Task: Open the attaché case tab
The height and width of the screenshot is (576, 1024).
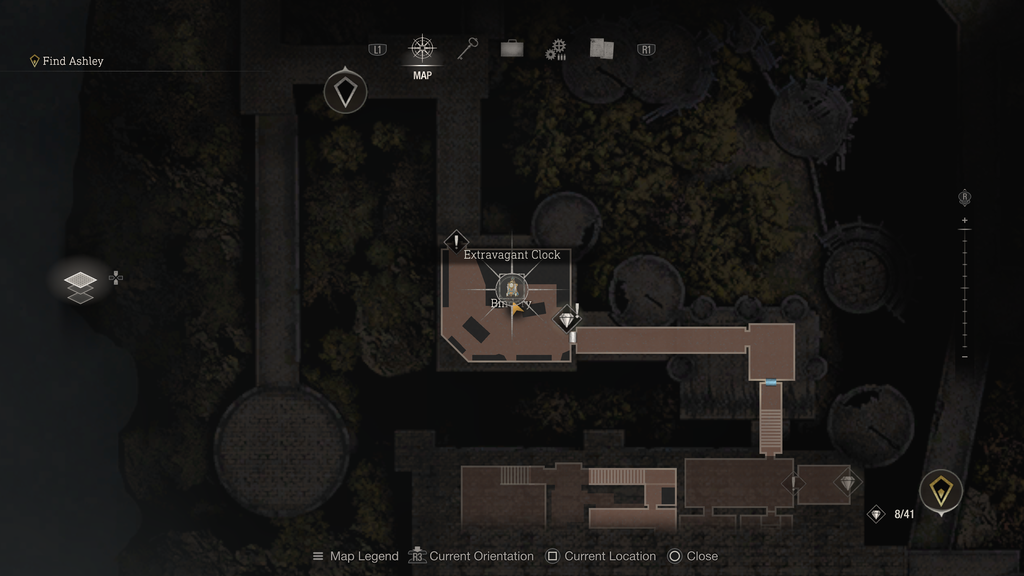Action: point(512,49)
